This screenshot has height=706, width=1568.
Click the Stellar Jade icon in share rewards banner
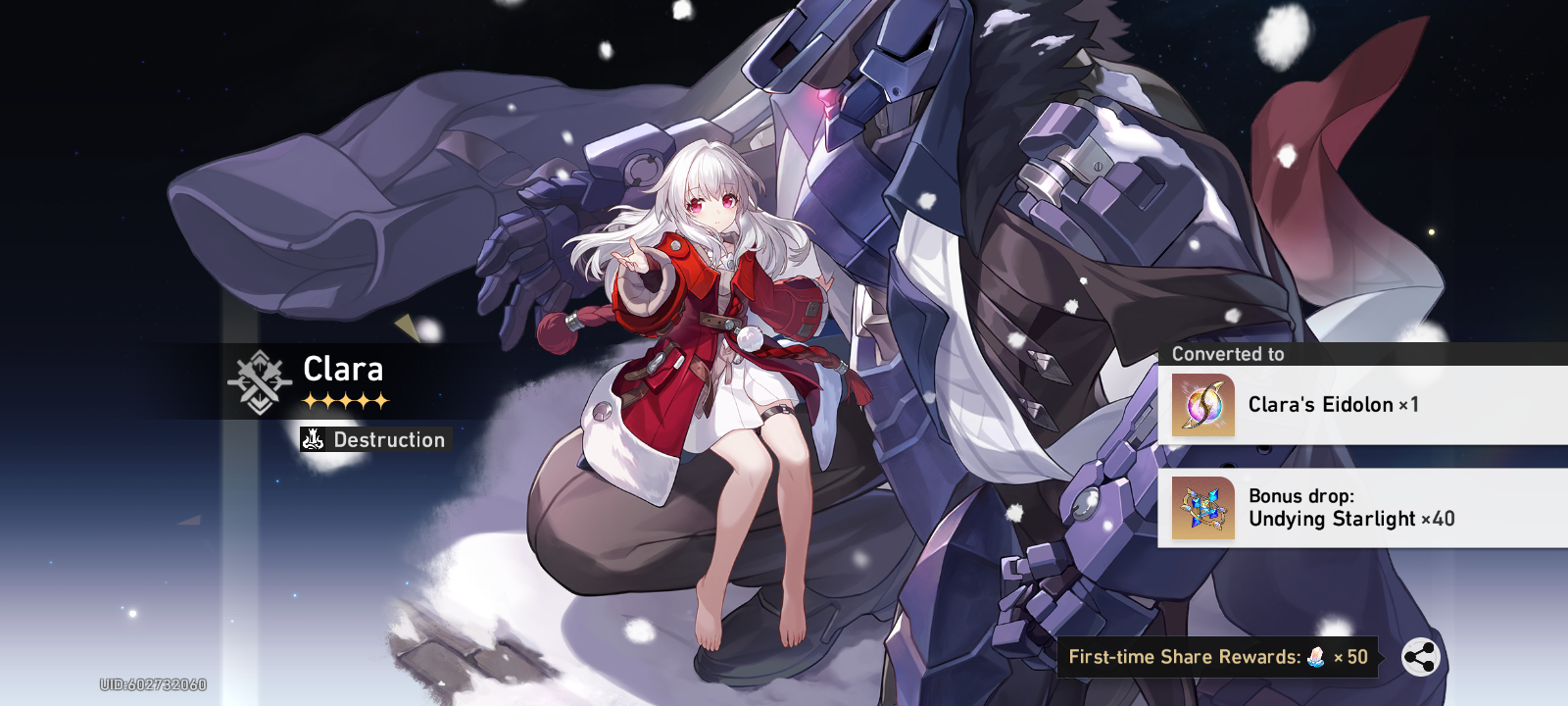click(x=1313, y=657)
